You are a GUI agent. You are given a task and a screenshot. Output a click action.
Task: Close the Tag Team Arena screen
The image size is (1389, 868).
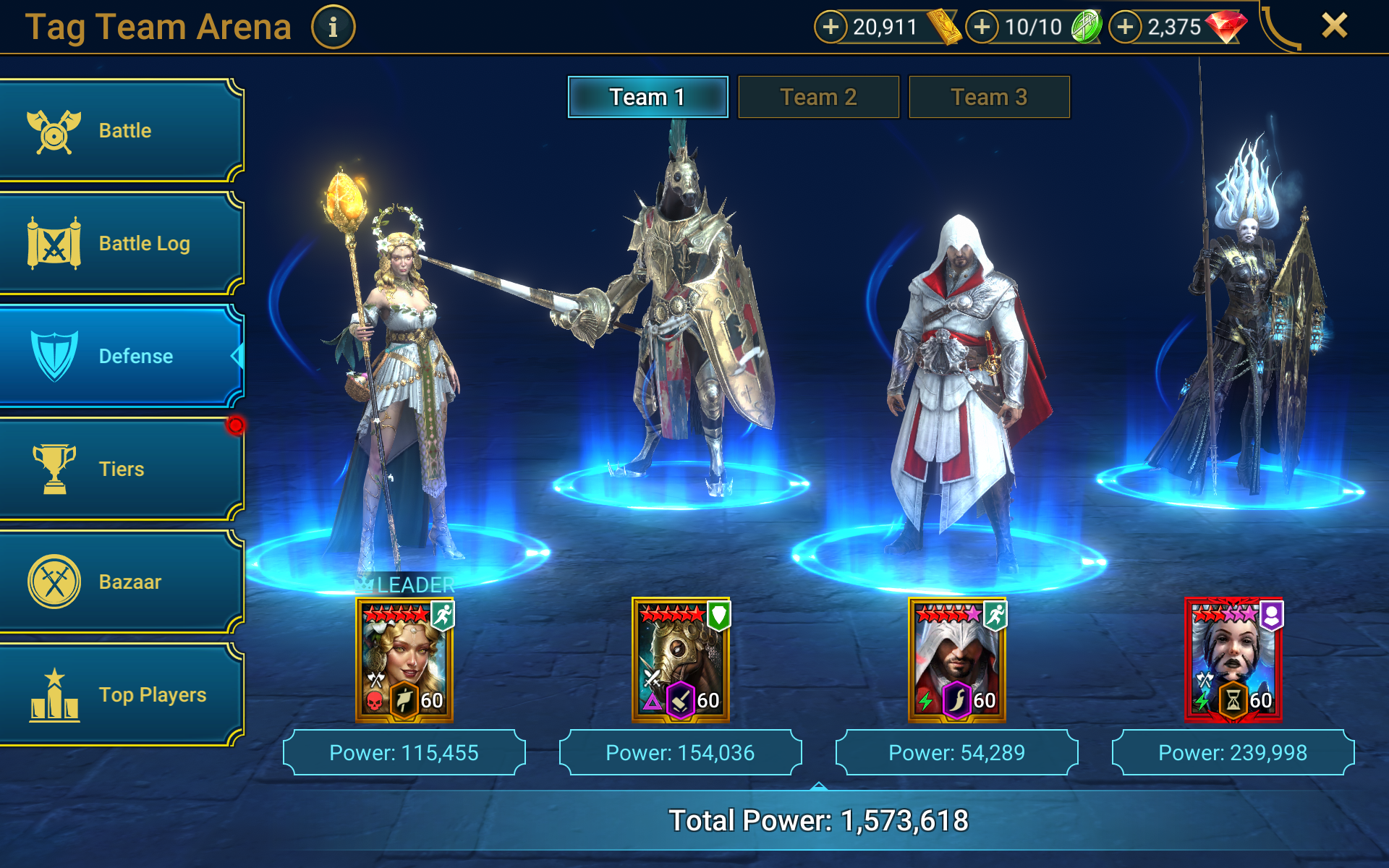tap(1334, 26)
